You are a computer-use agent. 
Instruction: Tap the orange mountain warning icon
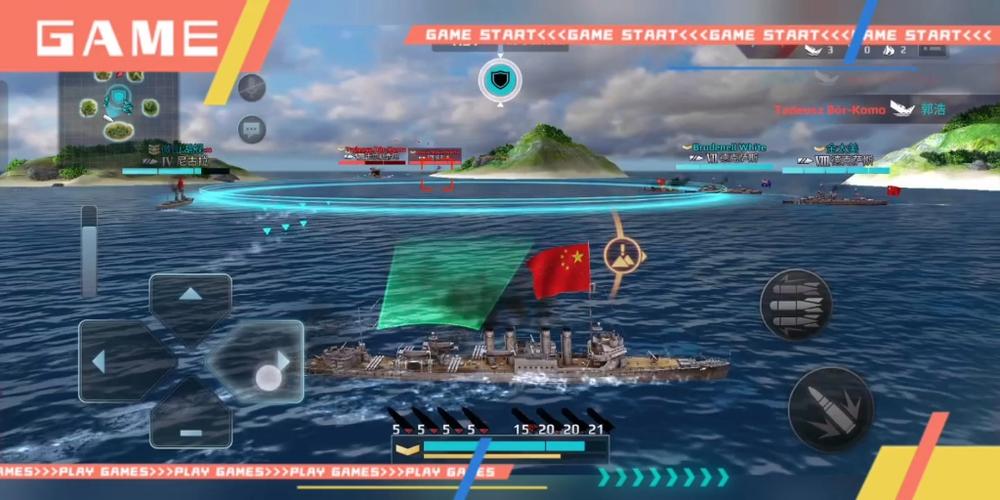(x=623, y=254)
